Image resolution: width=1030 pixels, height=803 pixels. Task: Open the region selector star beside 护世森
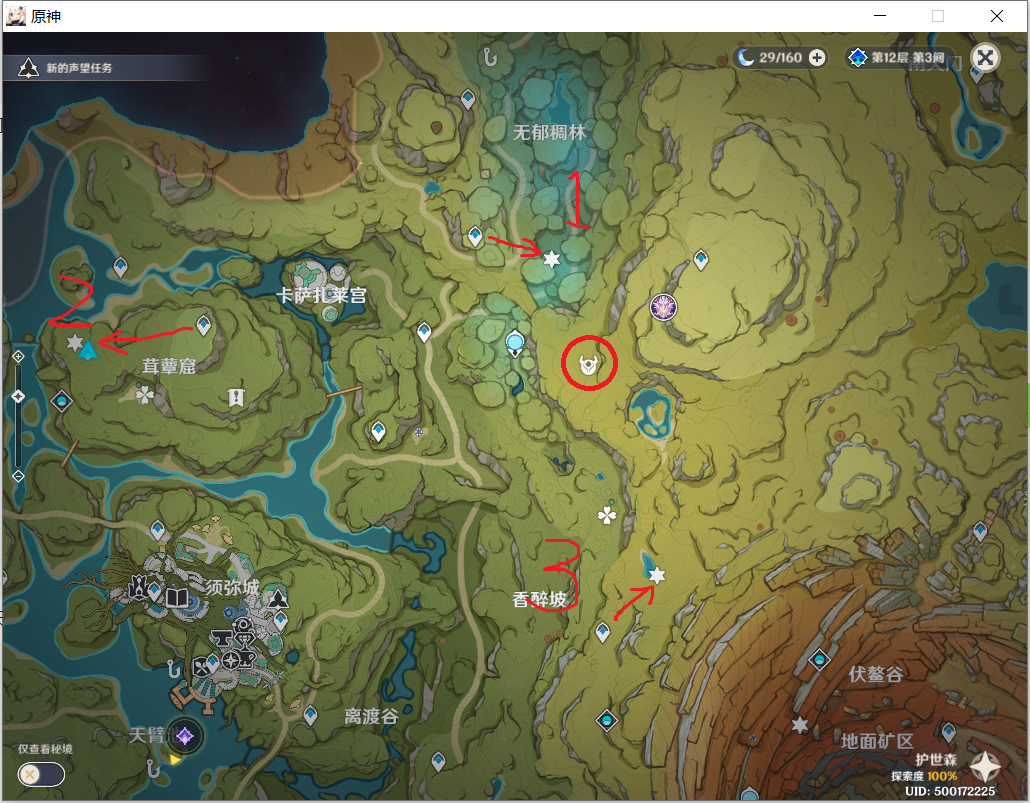tap(985, 768)
